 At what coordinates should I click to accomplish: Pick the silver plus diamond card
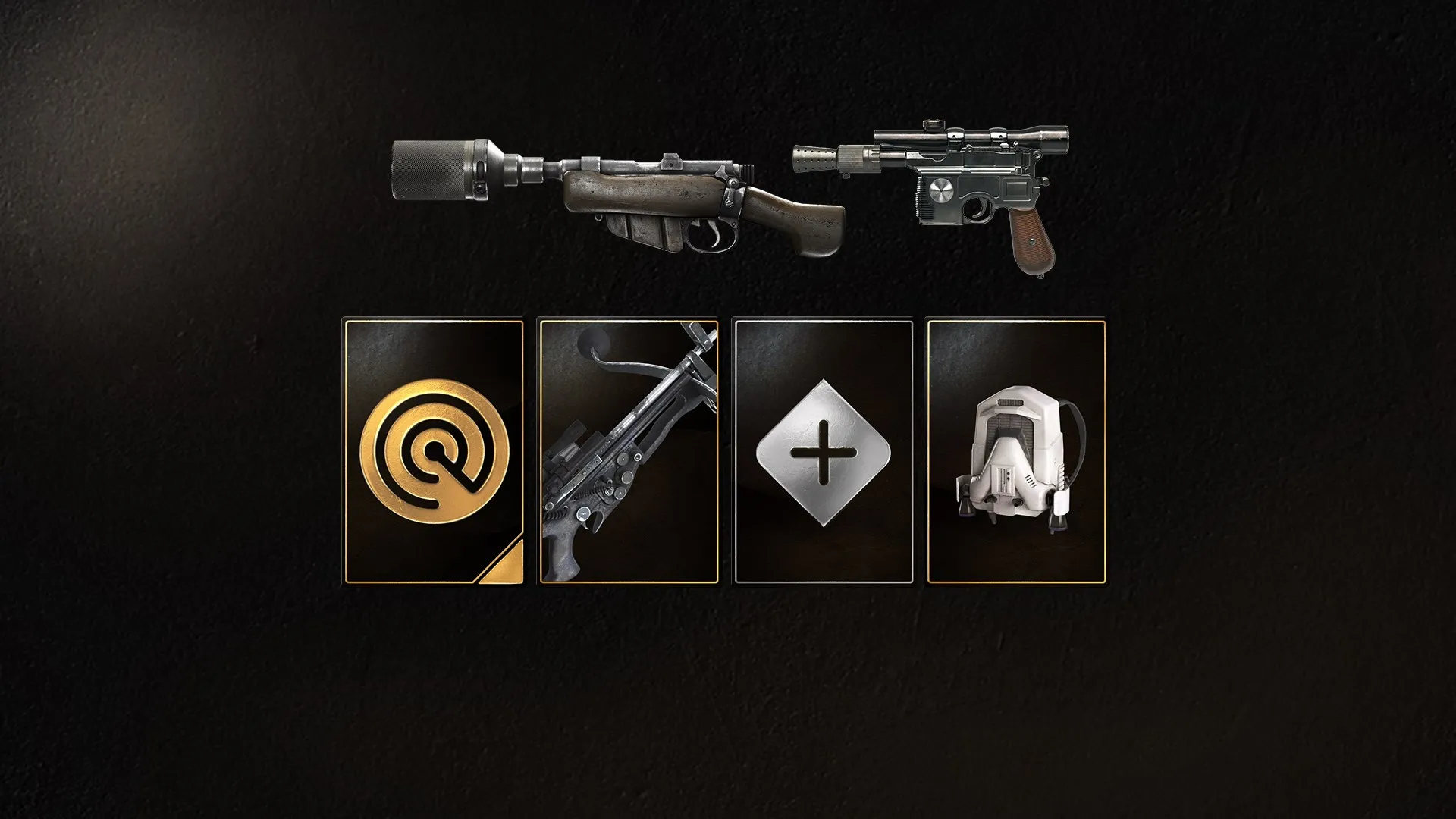pyautogui.click(x=823, y=452)
